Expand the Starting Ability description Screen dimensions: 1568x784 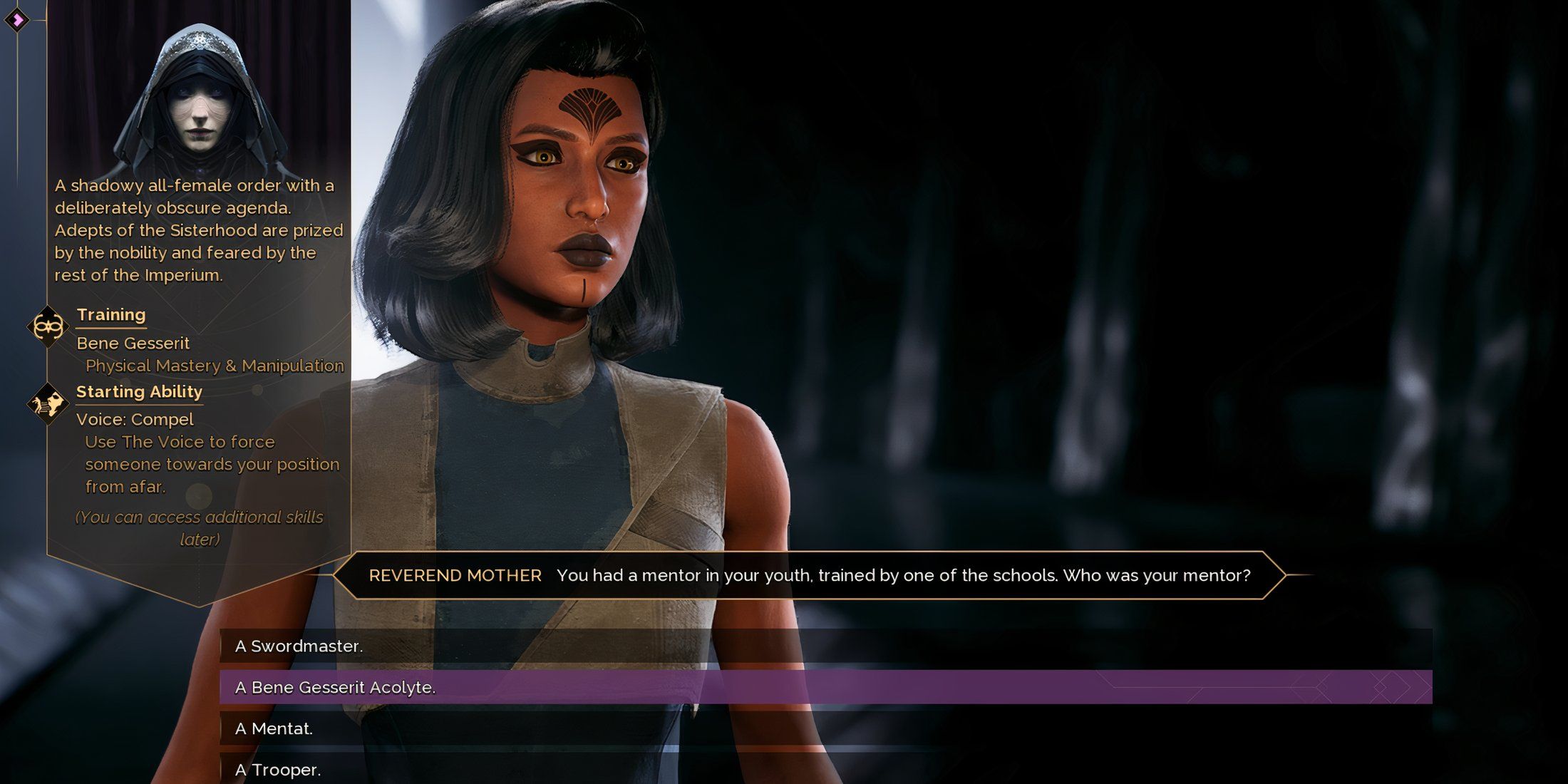point(140,391)
